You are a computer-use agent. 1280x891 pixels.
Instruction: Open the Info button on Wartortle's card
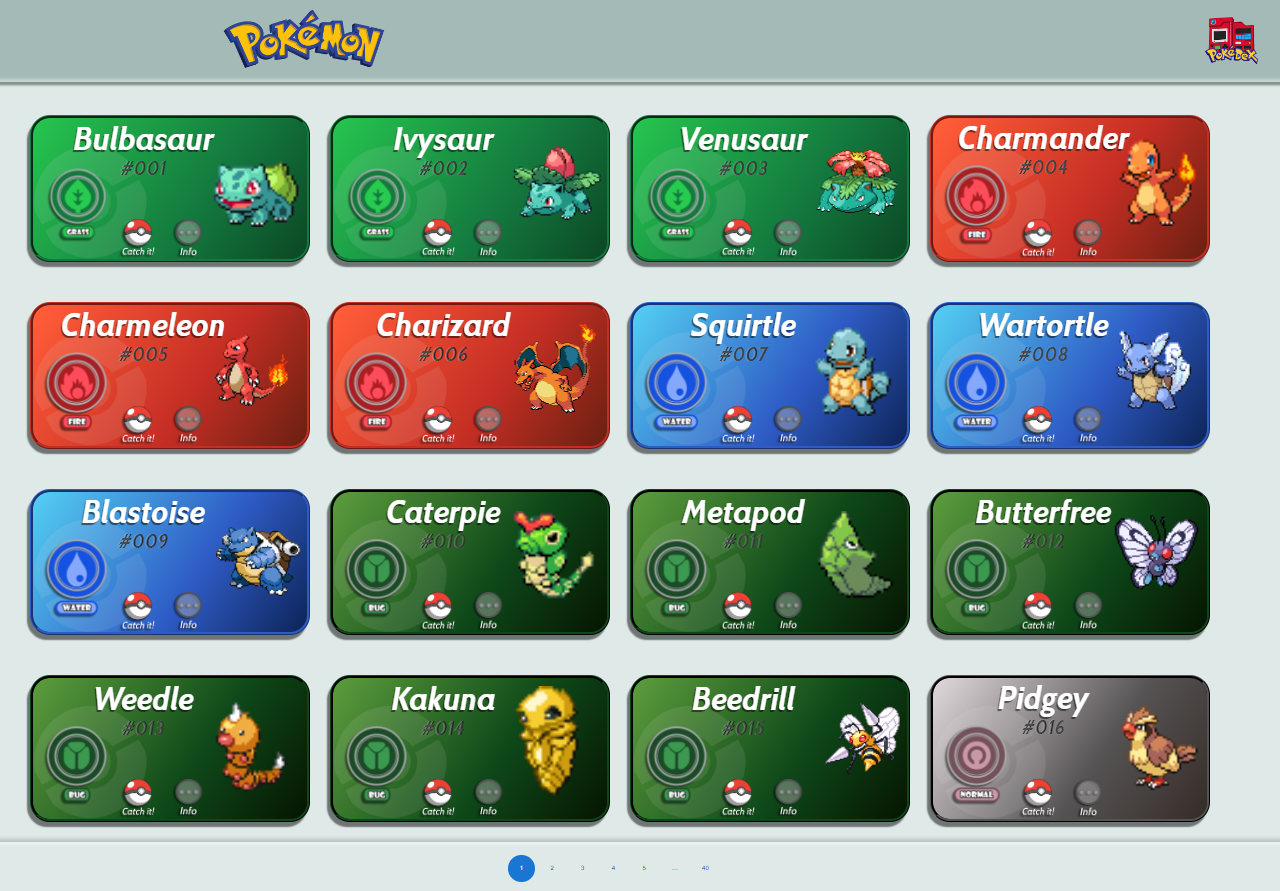1086,417
